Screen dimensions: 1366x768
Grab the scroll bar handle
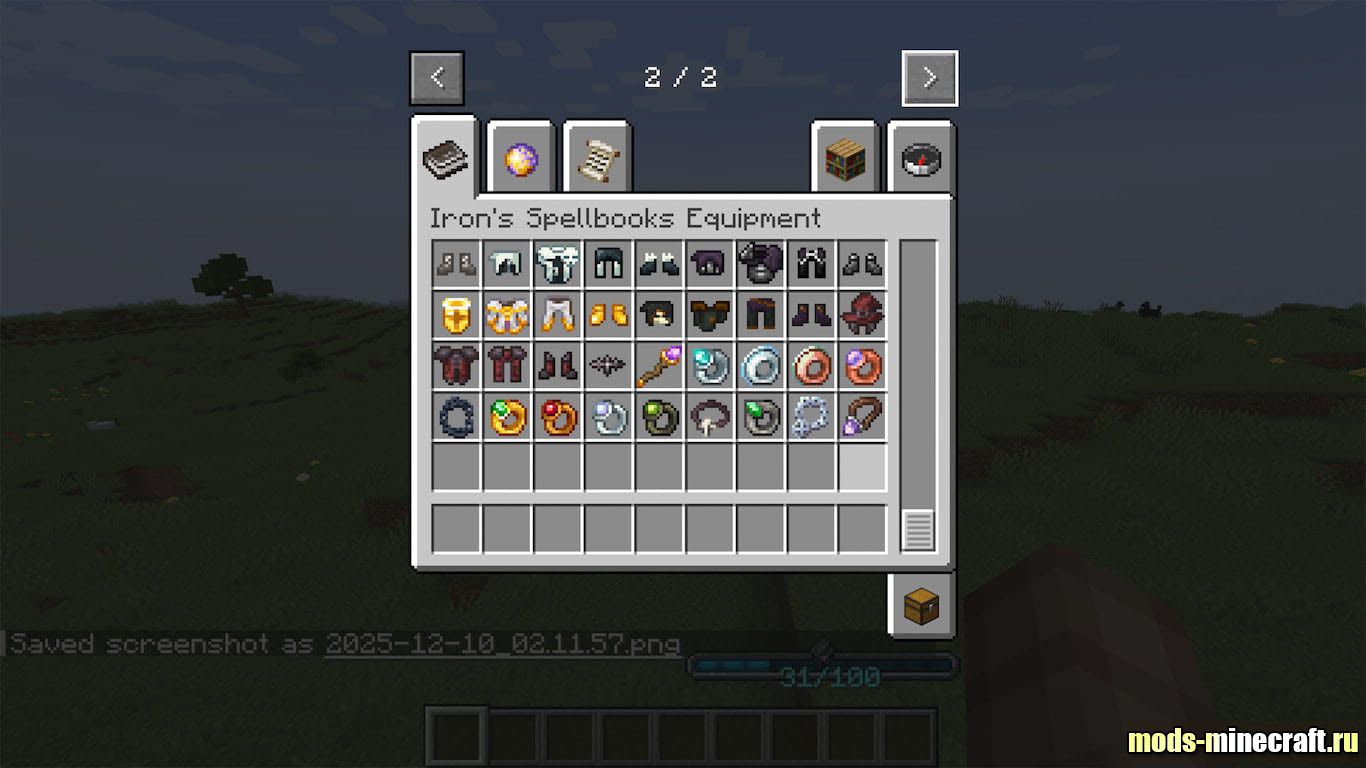918,529
